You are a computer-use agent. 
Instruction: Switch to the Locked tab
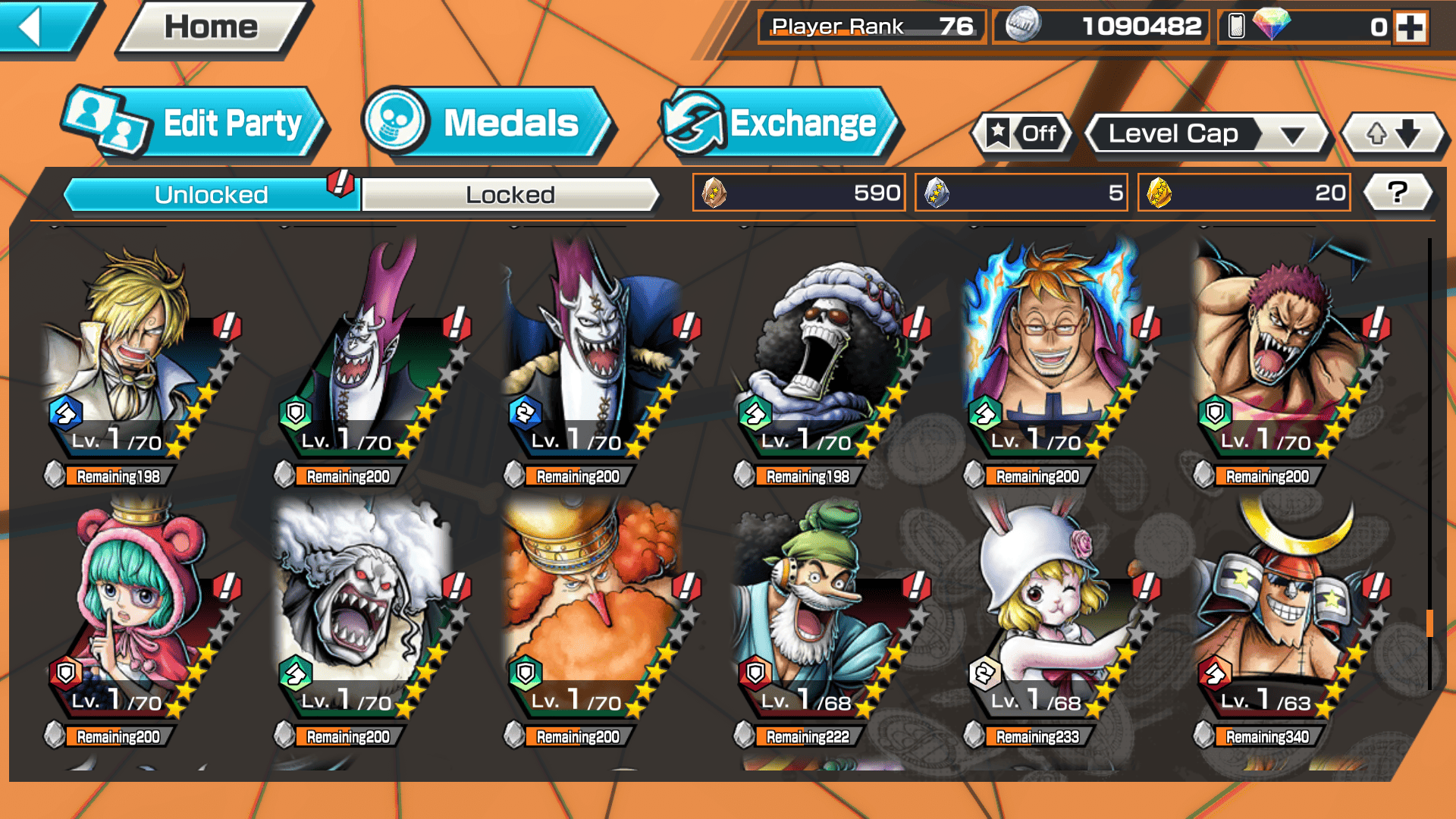(510, 195)
